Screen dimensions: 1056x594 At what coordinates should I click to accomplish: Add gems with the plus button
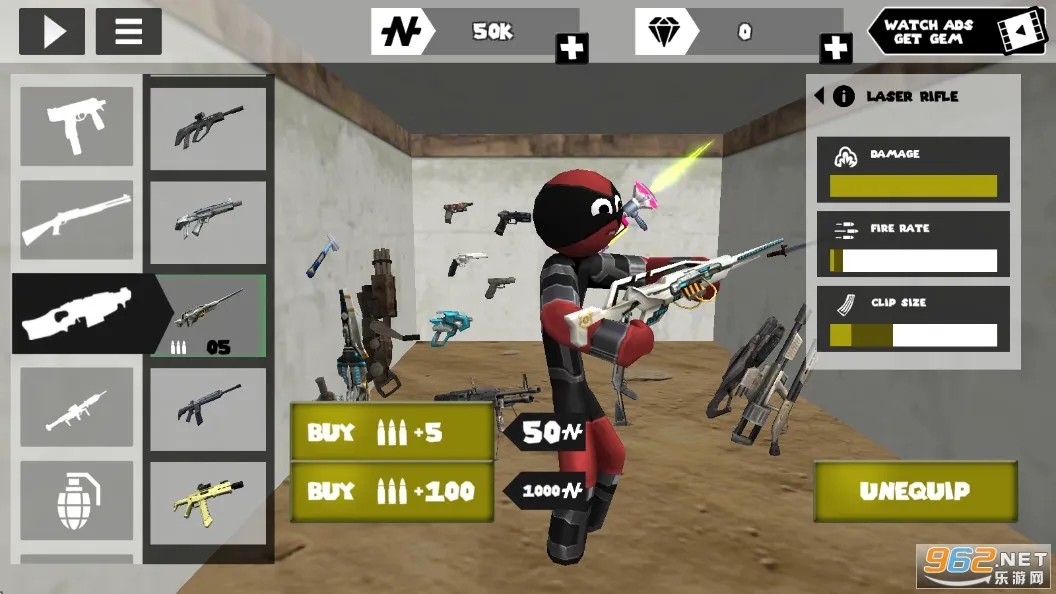tap(835, 48)
